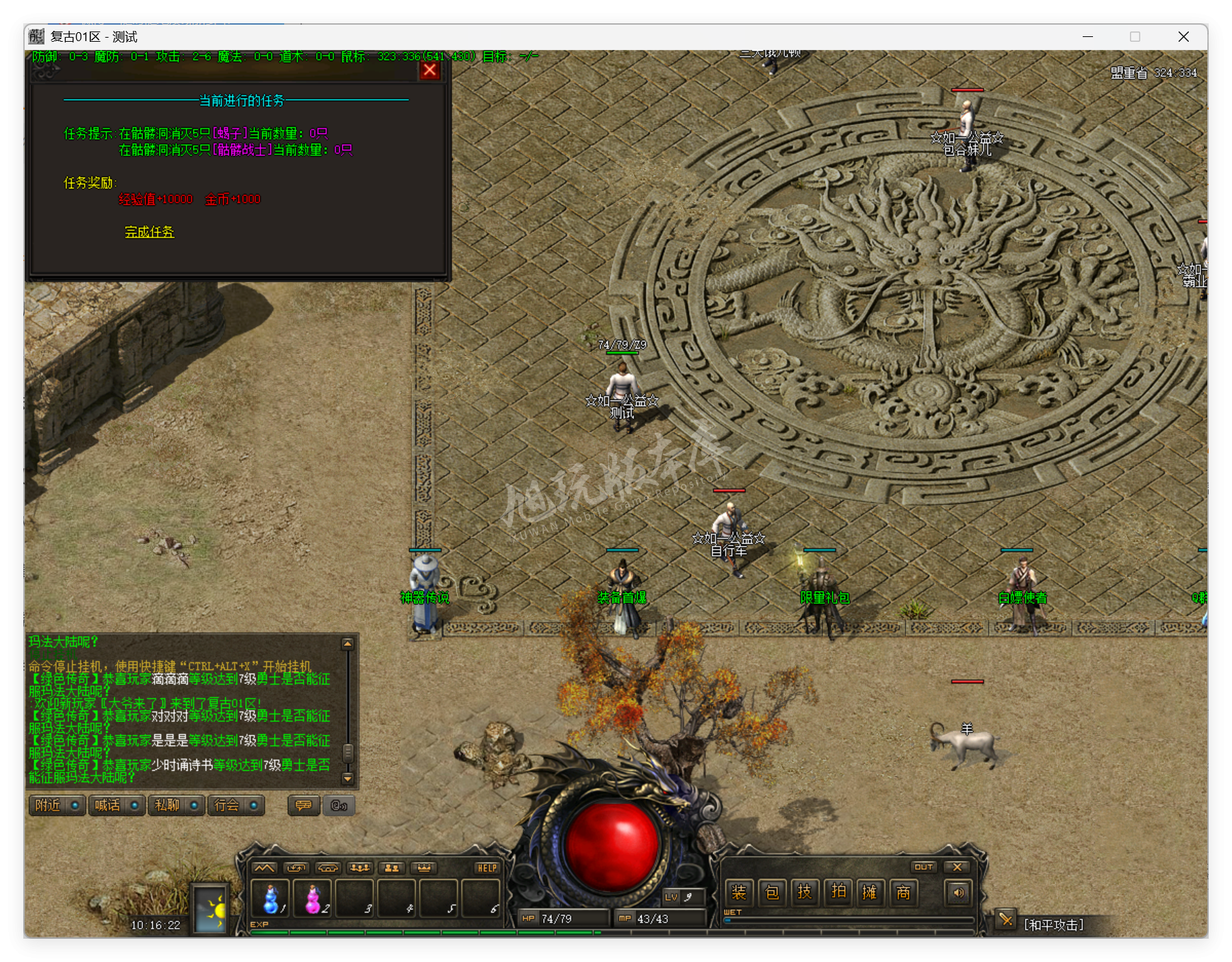Open the 摊 stall icon
Image resolution: width=1232 pixels, height=962 pixels.
[x=870, y=892]
